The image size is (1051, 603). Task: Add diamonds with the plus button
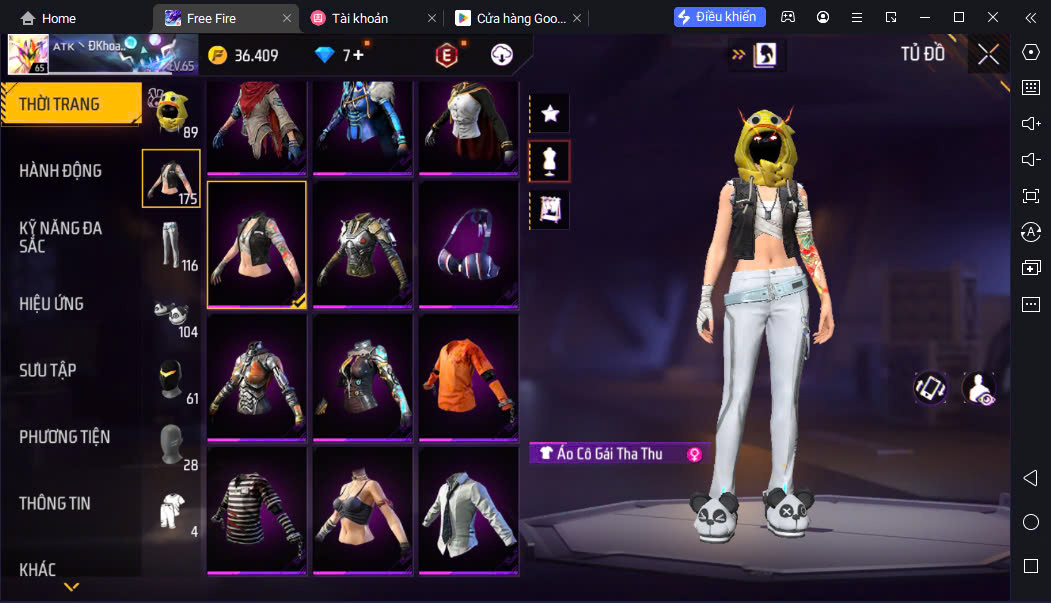pos(358,55)
